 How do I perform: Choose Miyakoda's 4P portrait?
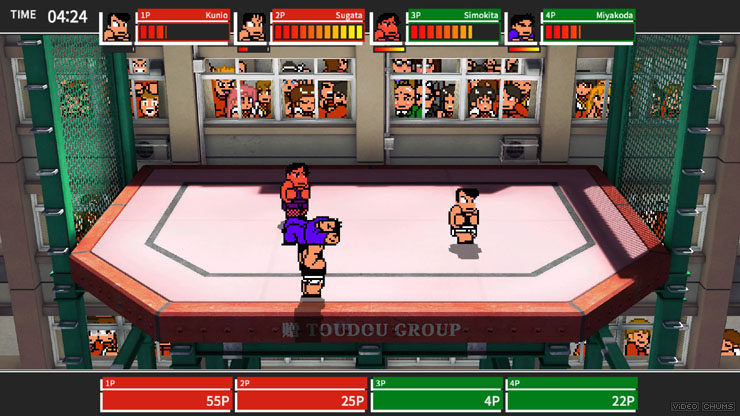pyautogui.click(x=522, y=27)
